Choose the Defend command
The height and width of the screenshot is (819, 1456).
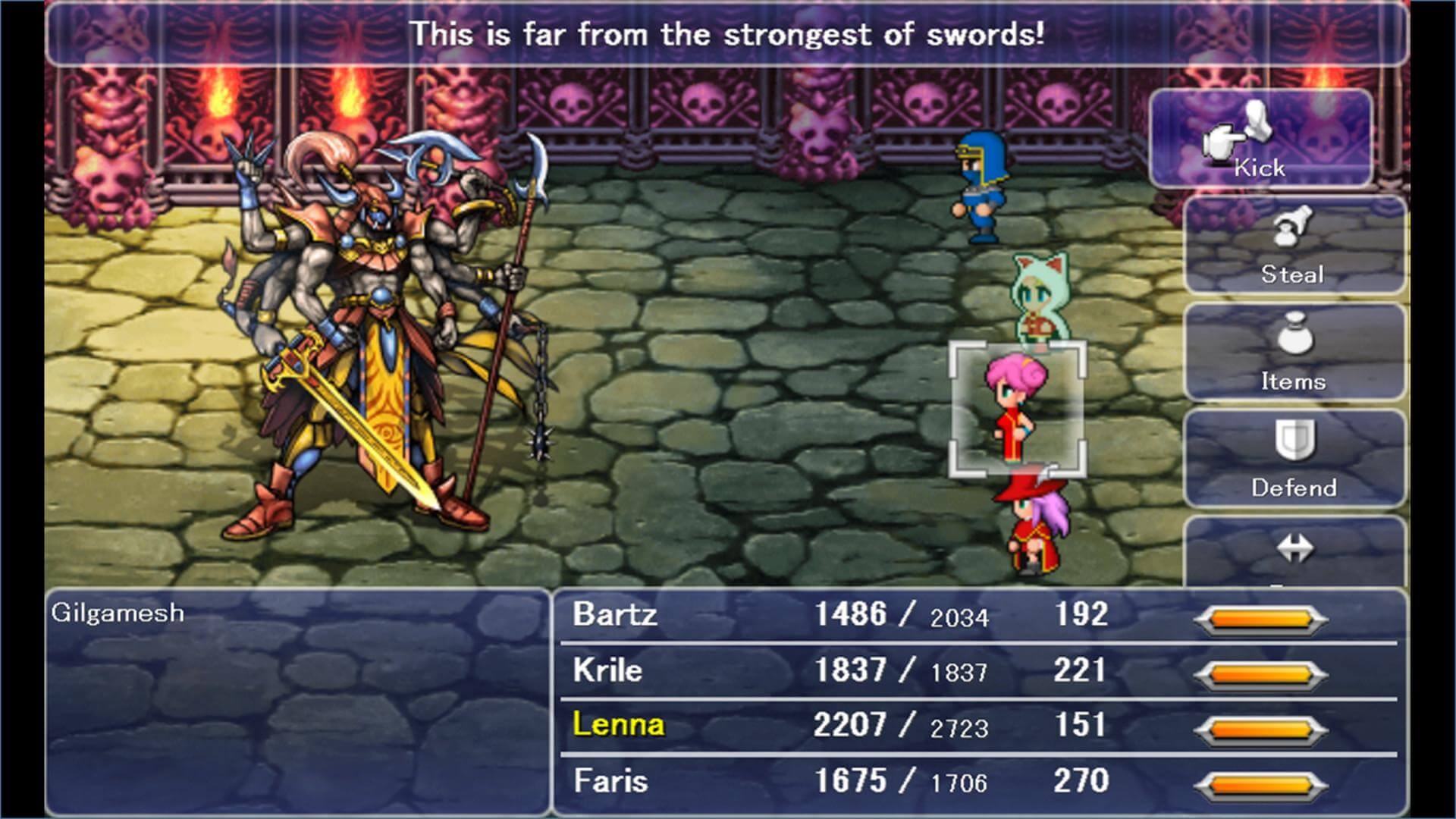(1294, 458)
